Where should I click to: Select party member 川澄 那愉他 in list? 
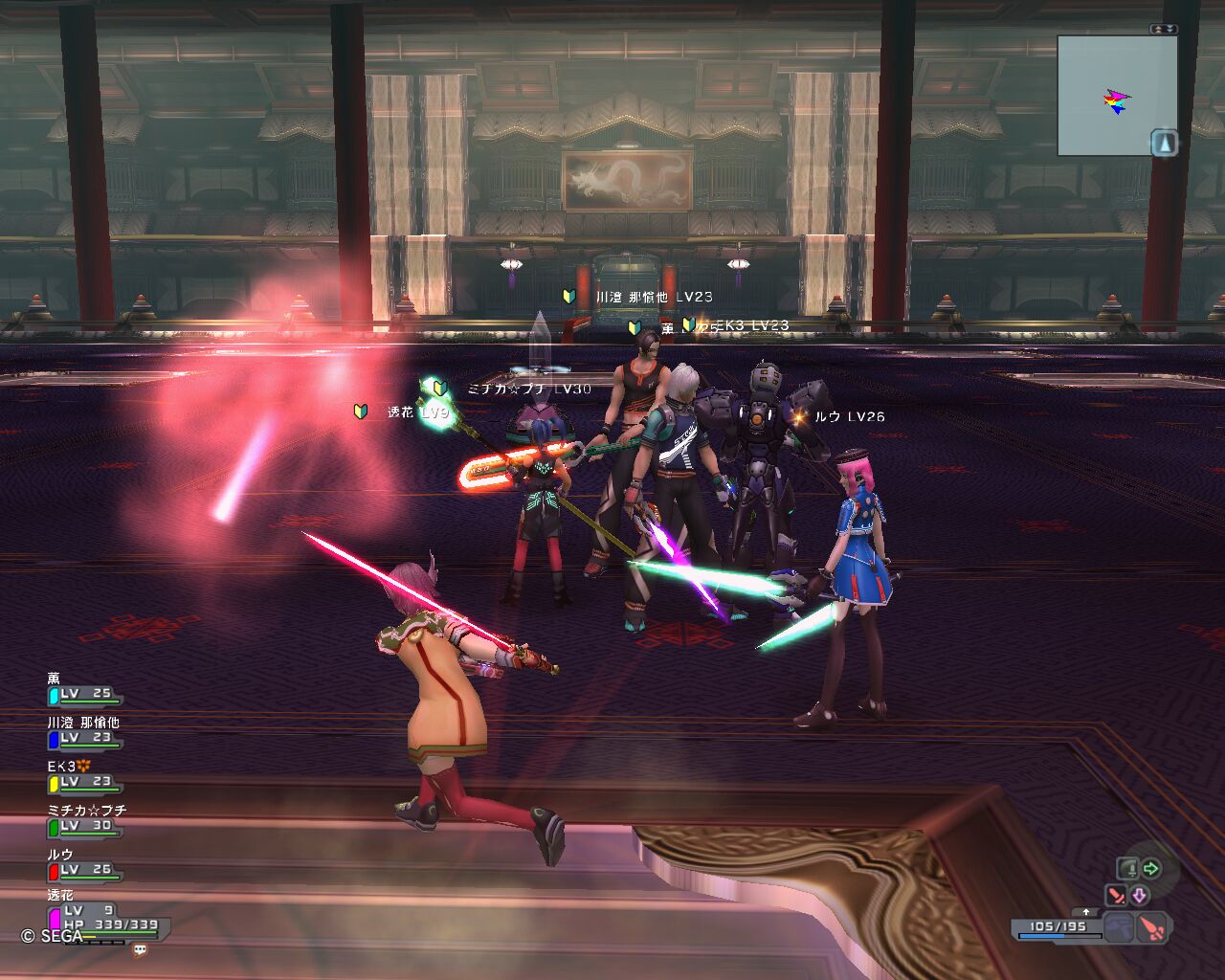pos(84,737)
